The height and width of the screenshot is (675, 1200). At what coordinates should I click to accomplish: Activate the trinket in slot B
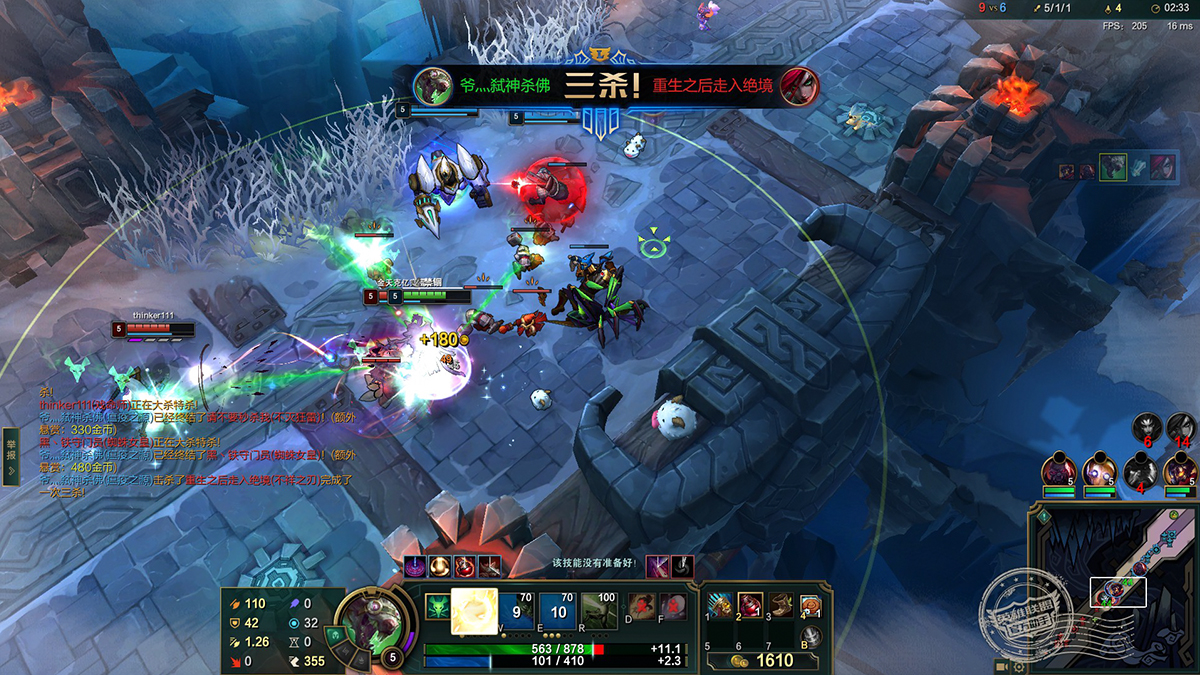pos(815,636)
